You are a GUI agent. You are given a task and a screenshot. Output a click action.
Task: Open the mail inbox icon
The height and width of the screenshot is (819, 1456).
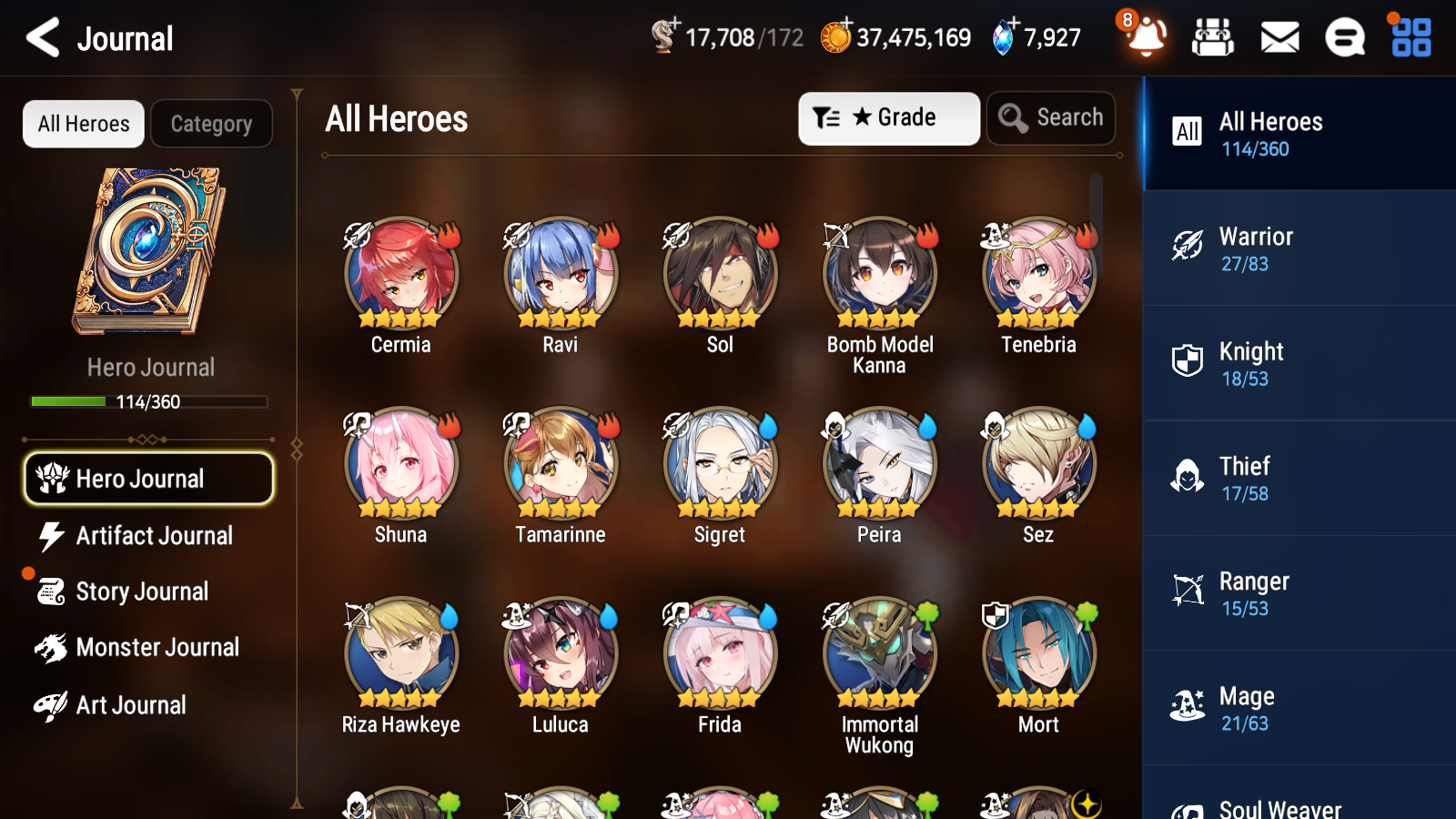coord(1279,37)
